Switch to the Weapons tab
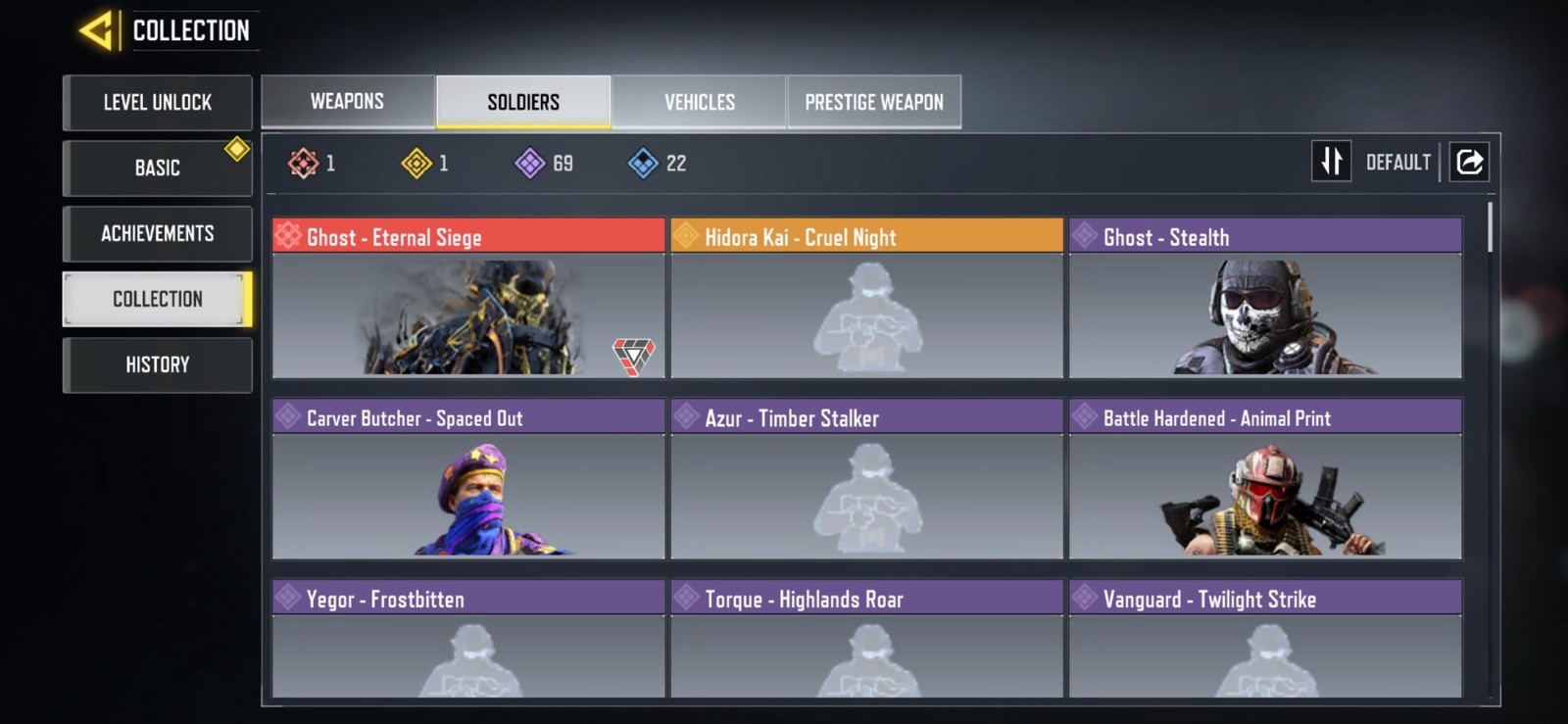The image size is (1568, 724). [x=348, y=102]
